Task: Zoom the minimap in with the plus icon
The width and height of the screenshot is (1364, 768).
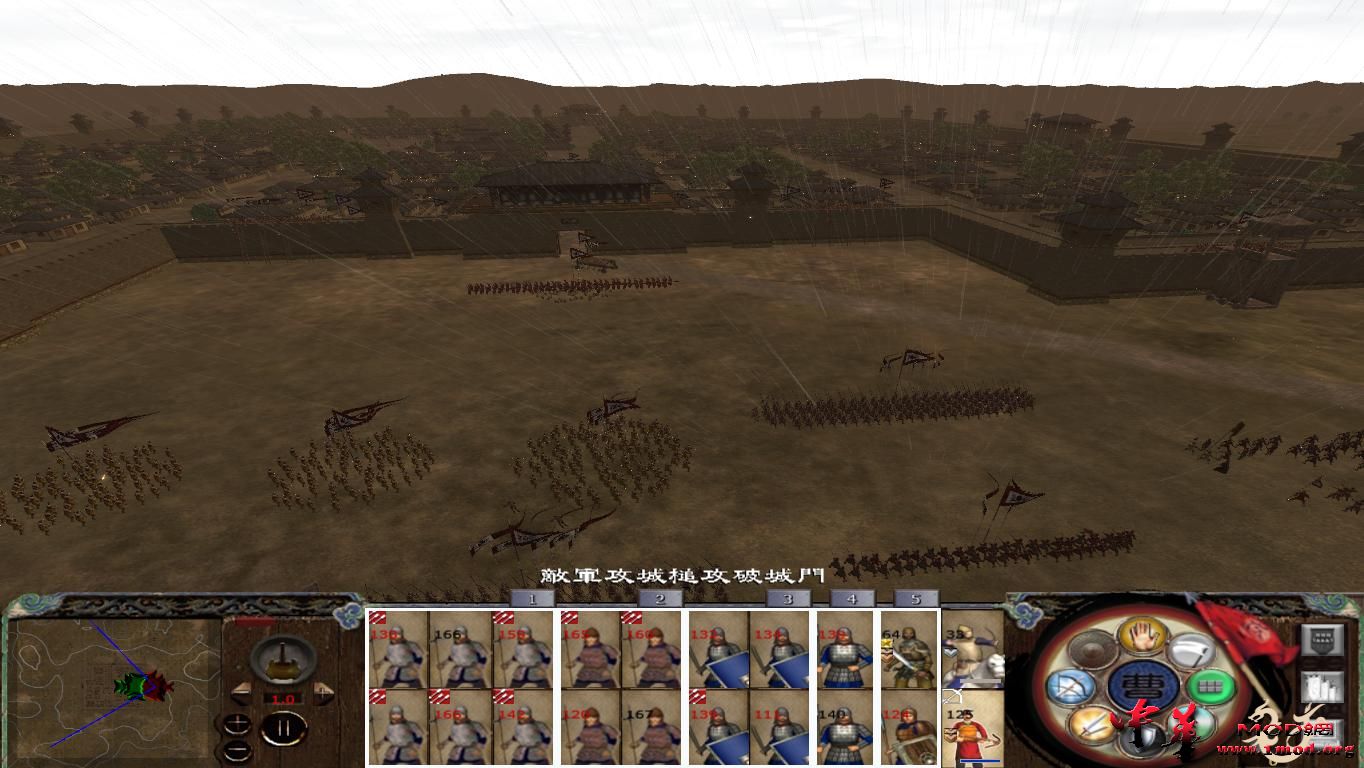Action: point(237,724)
